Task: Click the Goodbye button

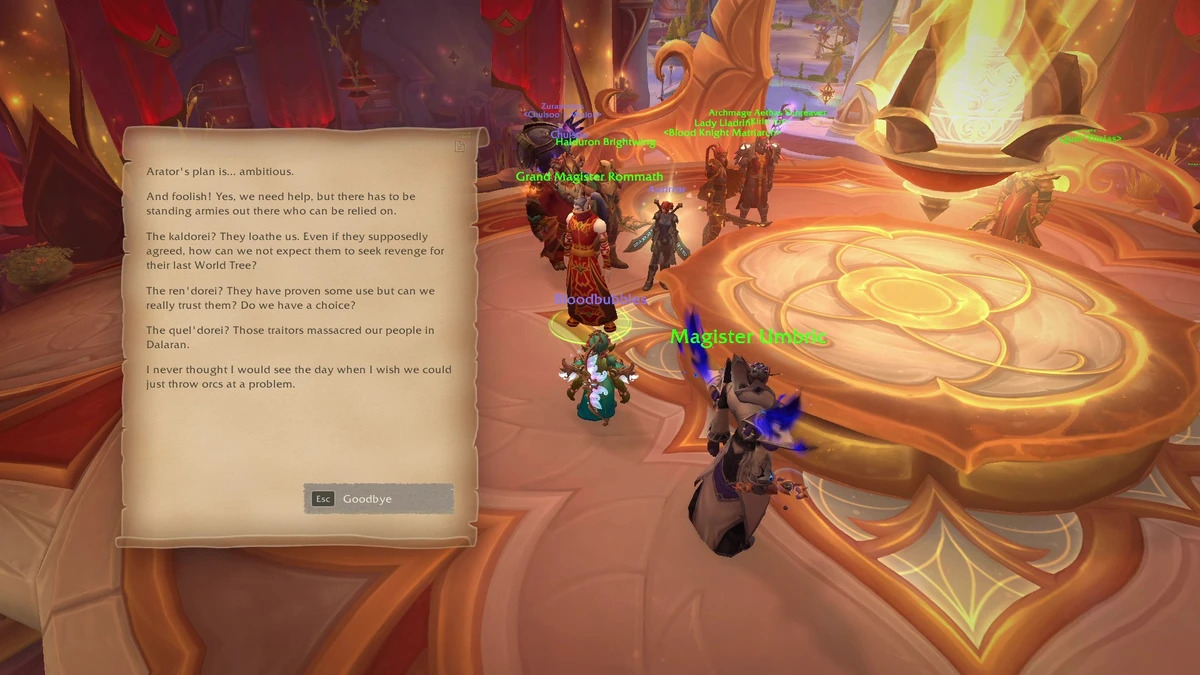Action: (x=378, y=499)
